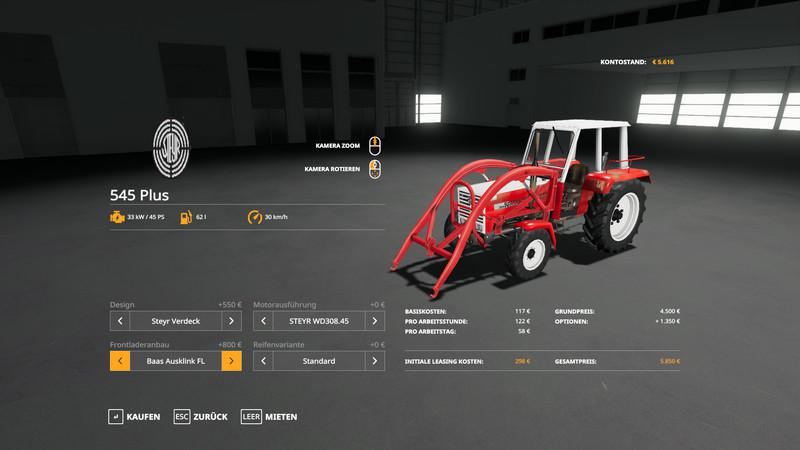Switch to next Motorausführung engine option
800x450 pixels.
coord(376,321)
